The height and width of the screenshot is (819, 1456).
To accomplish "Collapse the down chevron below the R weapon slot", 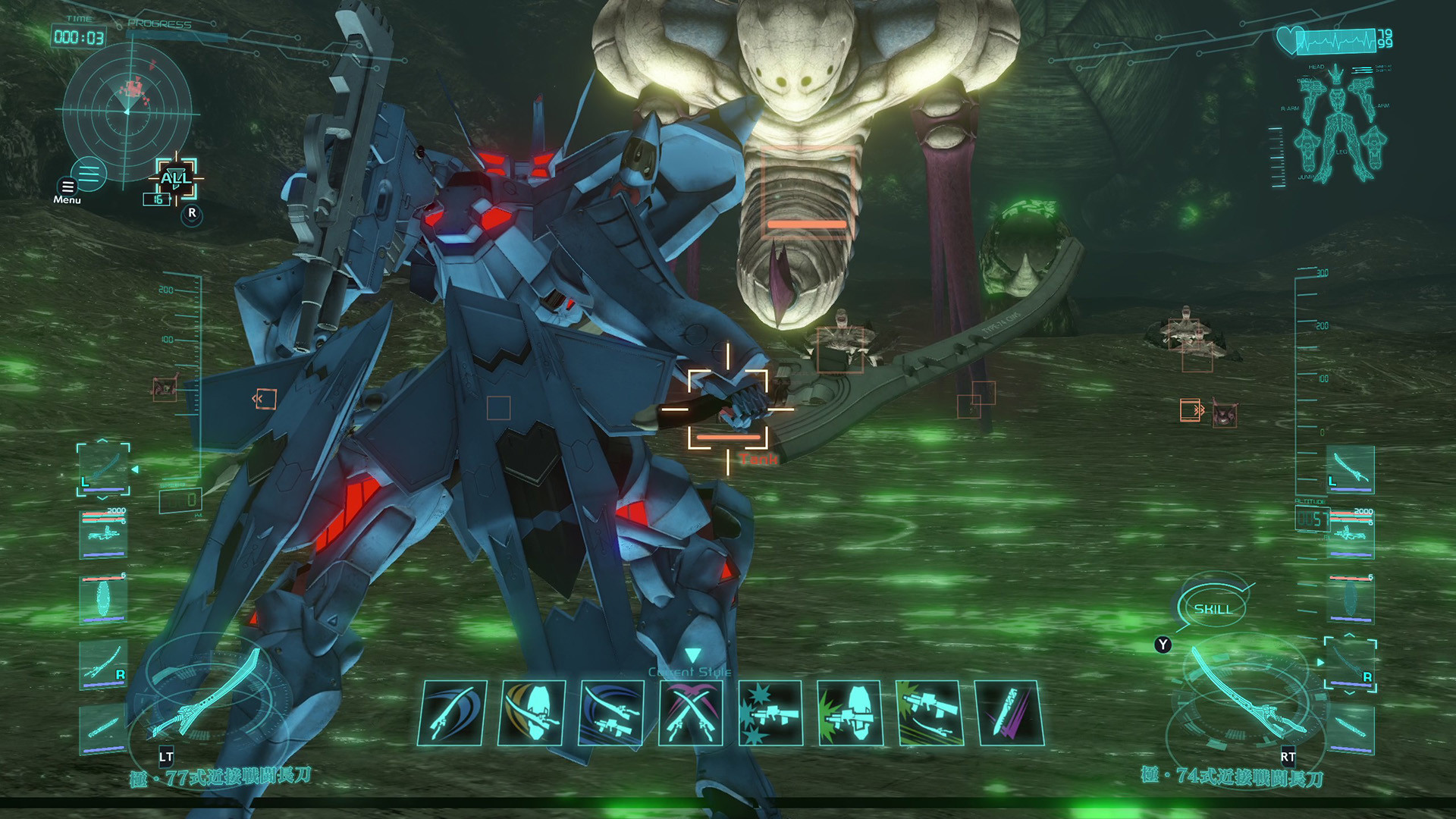I will tap(1349, 692).
